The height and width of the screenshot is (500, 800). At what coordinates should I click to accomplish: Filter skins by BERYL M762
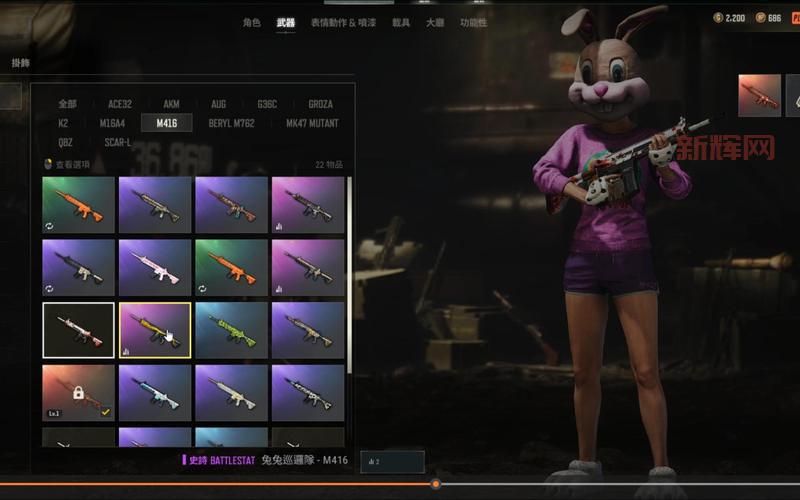[x=231, y=123]
